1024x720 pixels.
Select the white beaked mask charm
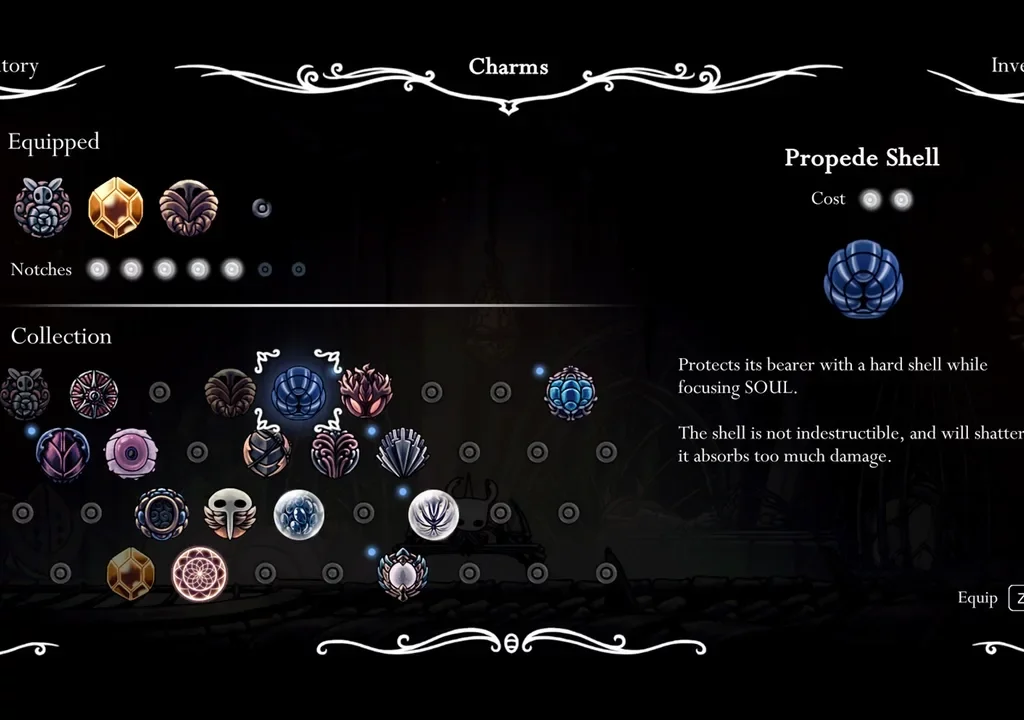click(230, 513)
